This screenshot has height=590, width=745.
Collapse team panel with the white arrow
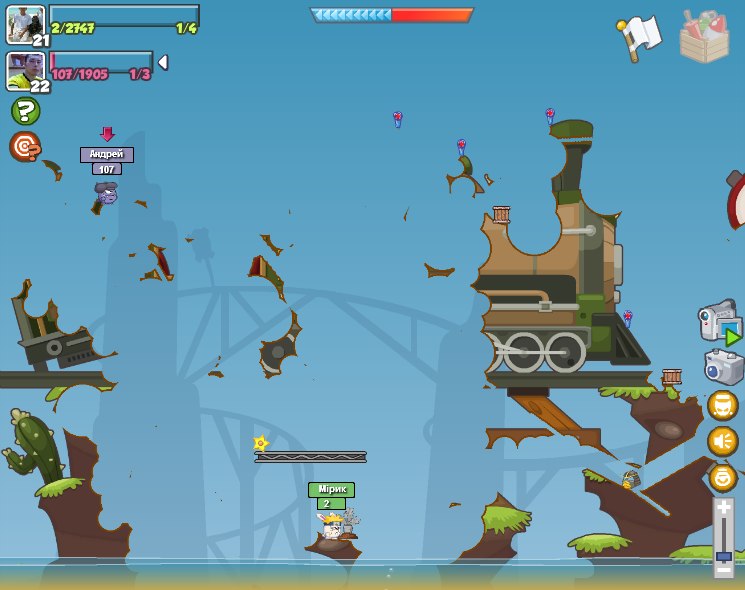[x=163, y=62]
